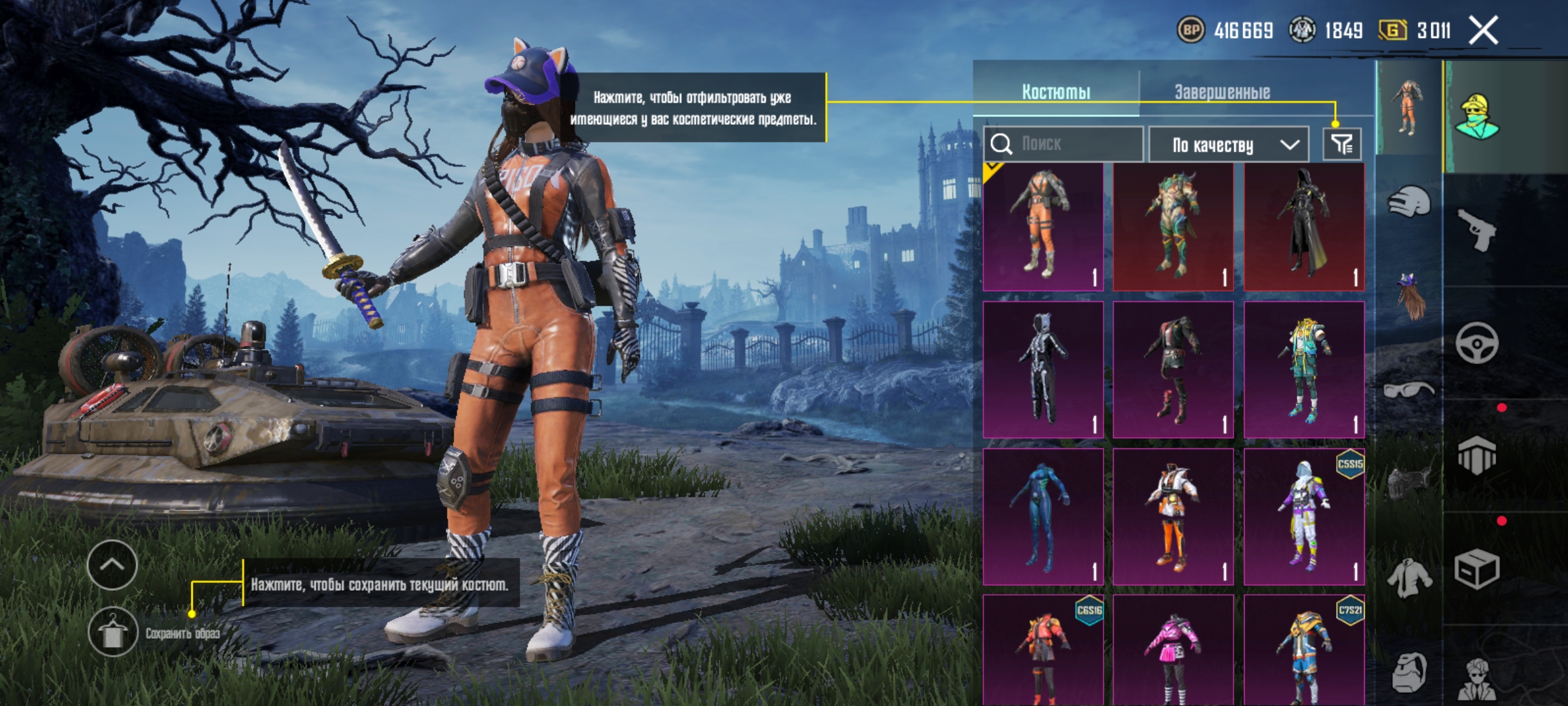Choose the black hooded cloak costume
The width and height of the screenshot is (1568, 706).
click(x=1304, y=226)
